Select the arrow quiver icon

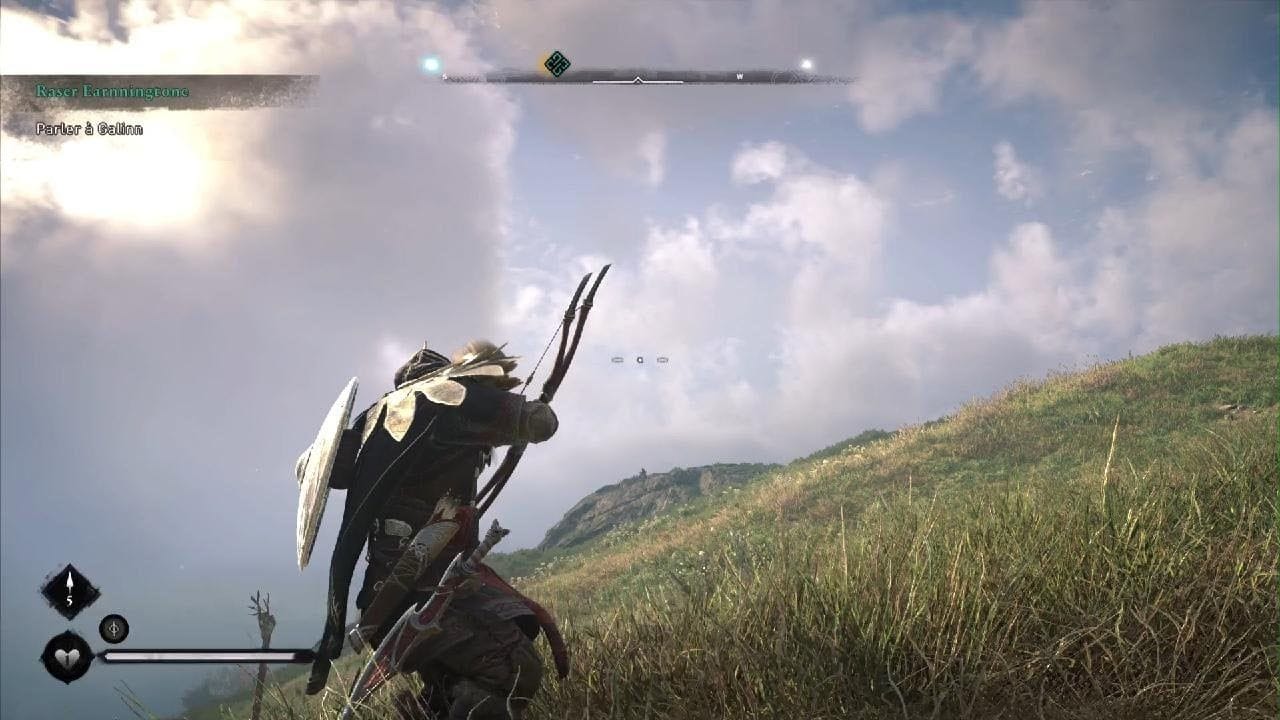point(70,591)
